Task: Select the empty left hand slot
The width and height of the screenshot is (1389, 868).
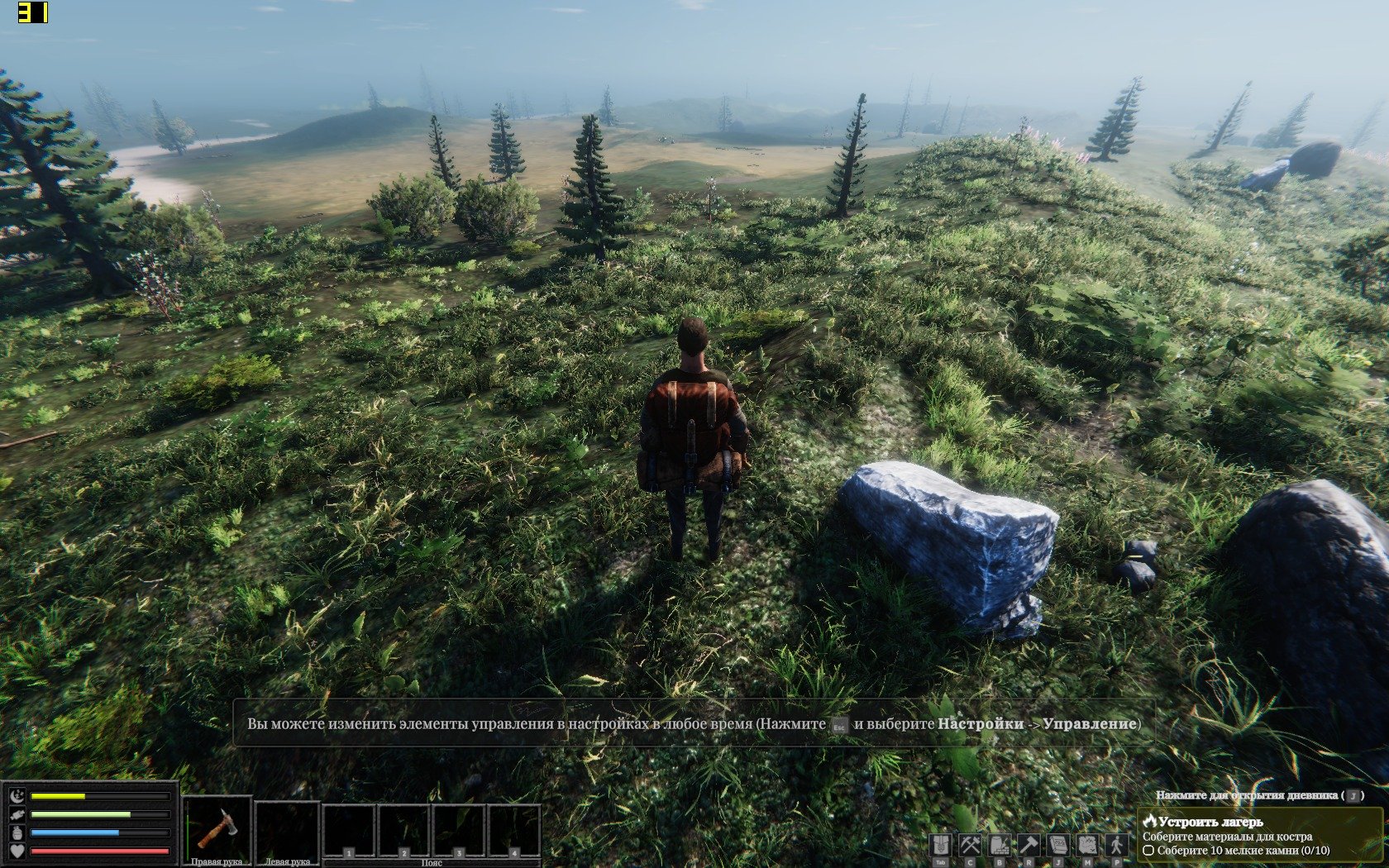Action: 287,828
